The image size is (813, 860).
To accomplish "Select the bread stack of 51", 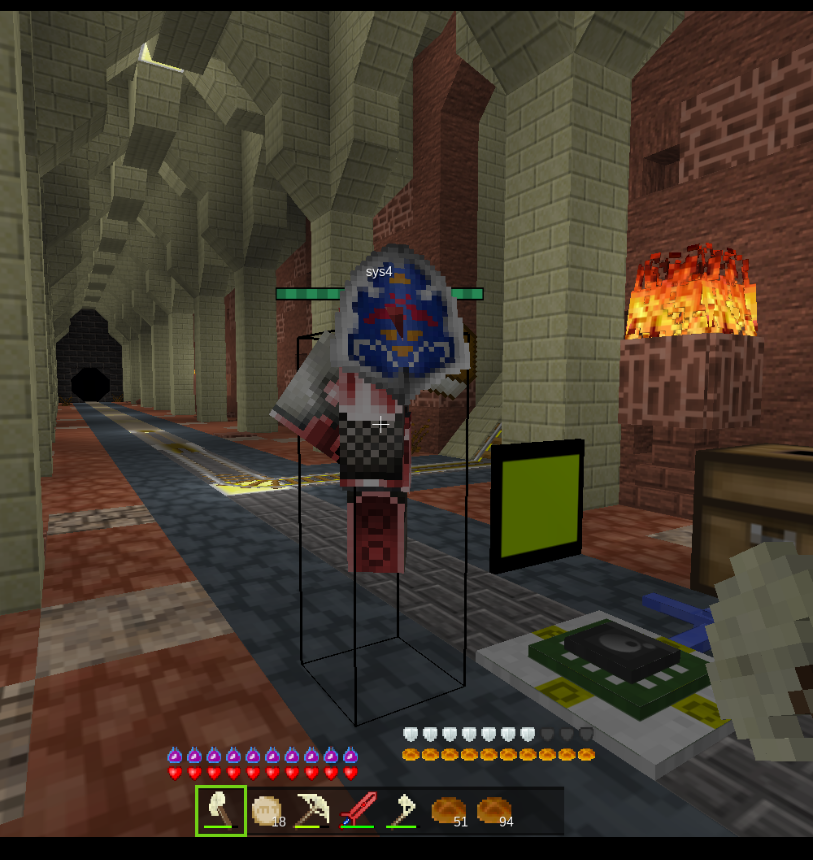I will 448,810.
